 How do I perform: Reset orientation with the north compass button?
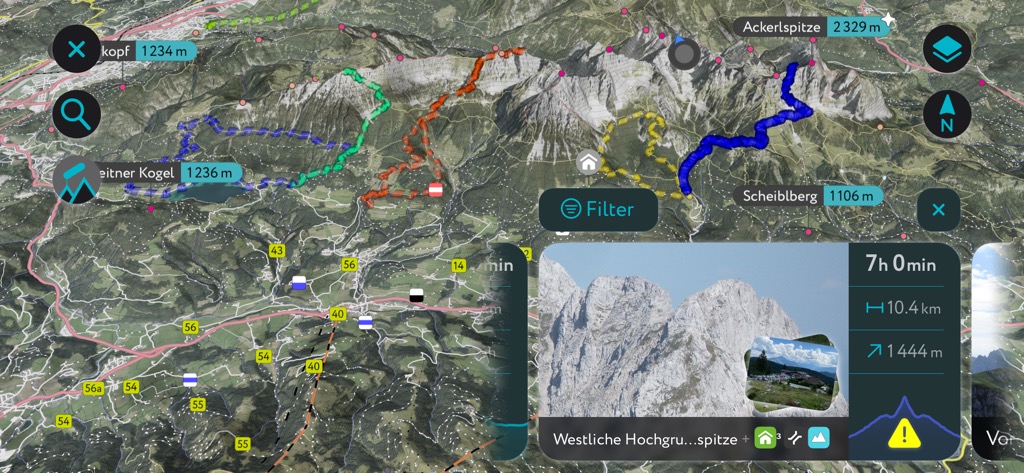[x=946, y=114]
